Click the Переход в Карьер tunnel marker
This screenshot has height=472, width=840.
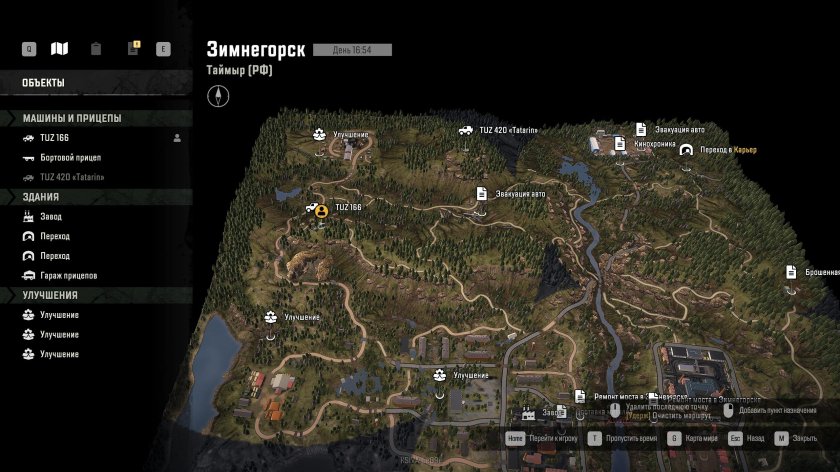(686, 150)
